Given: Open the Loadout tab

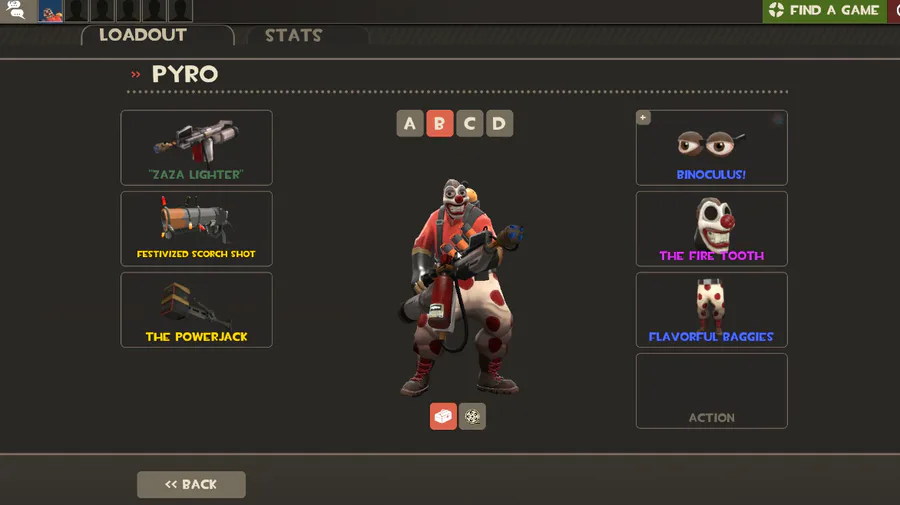Looking at the screenshot, I should click(143, 35).
